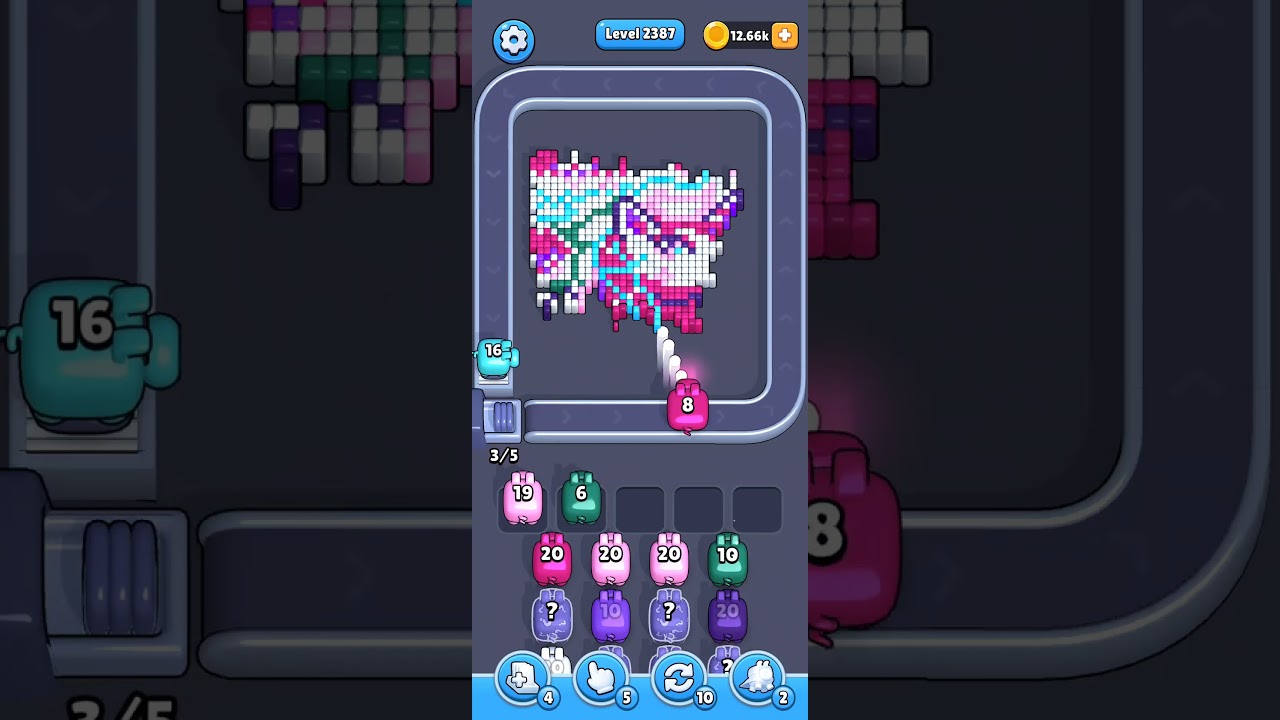
Task: Select the pink 19 piece in the holding tray
Action: tap(521, 500)
